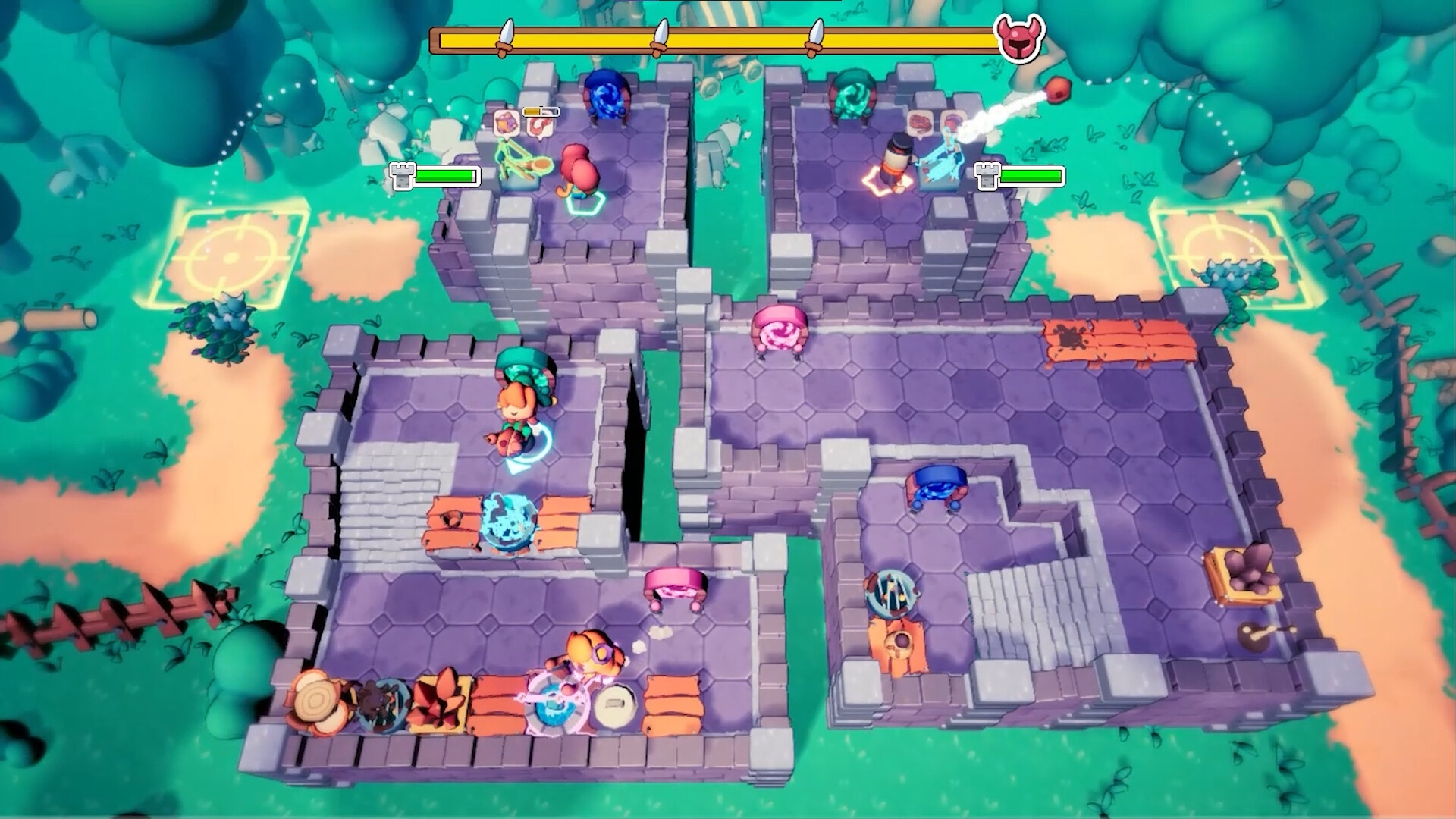
Task: Click the purple mushroom ammo bubble
Action: point(952,122)
